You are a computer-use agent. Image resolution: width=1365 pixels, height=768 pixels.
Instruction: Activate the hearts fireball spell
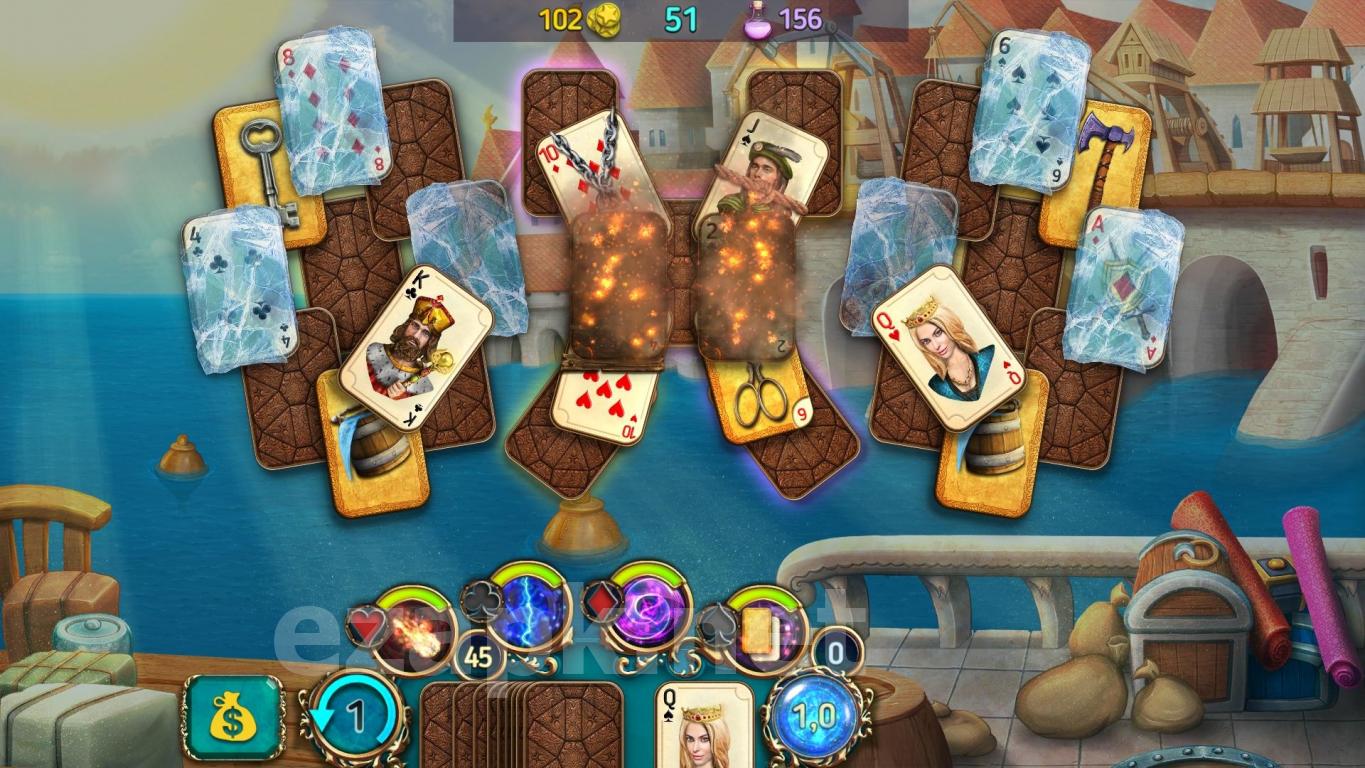[413, 630]
